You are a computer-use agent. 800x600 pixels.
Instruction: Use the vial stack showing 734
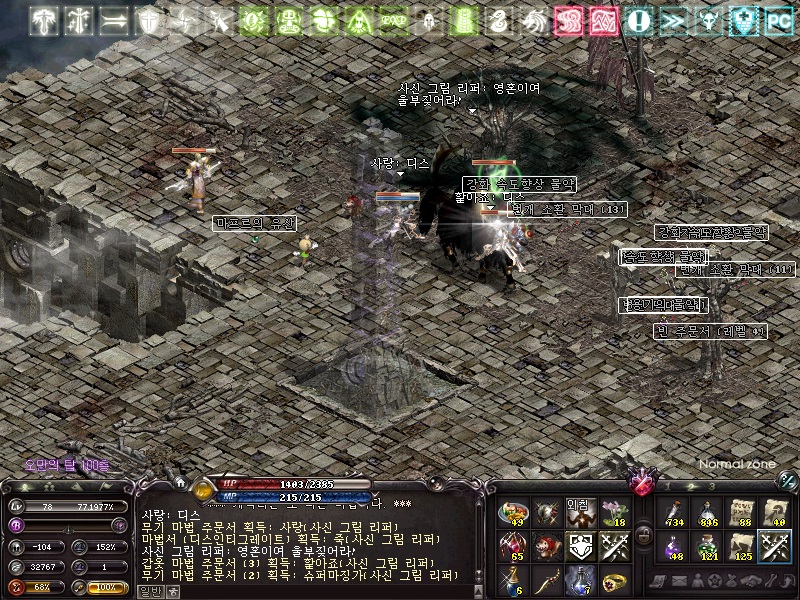[674, 513]
